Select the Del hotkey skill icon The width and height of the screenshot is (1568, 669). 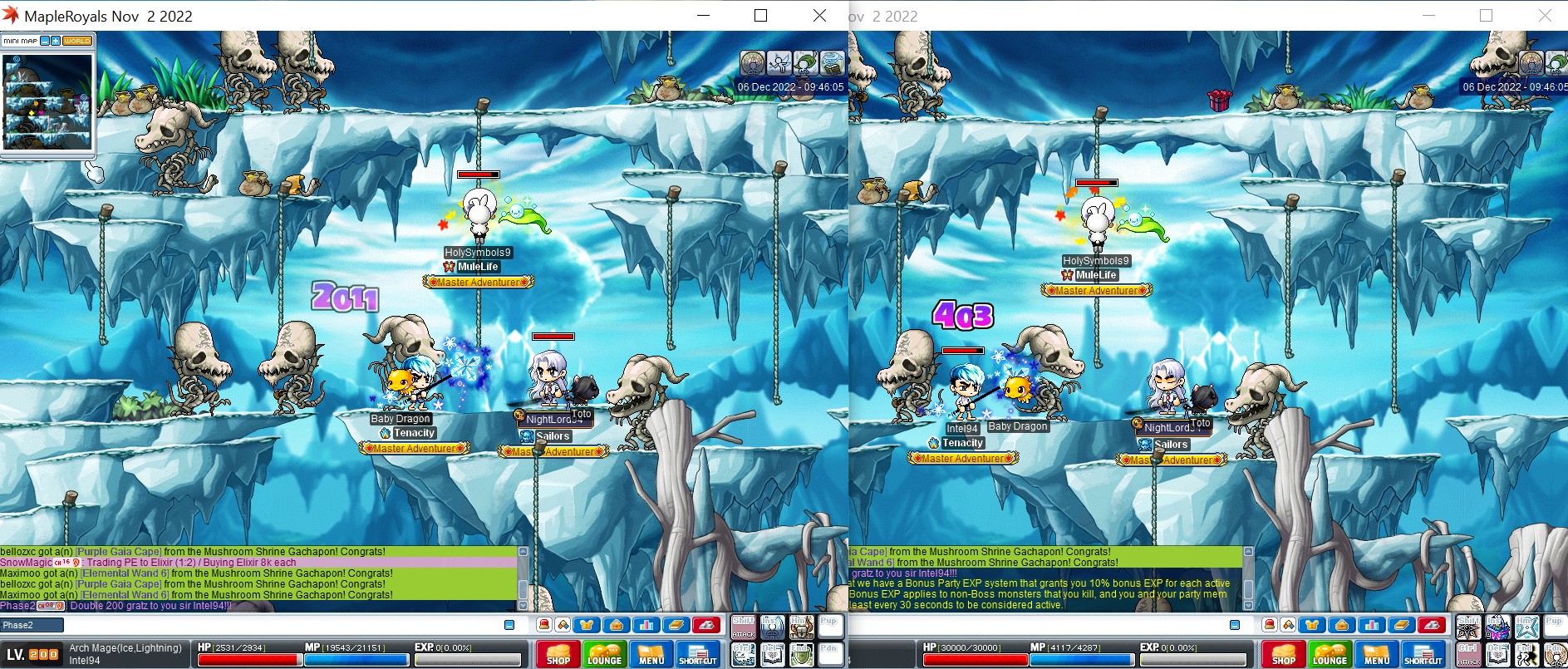[x=771, y=656]
